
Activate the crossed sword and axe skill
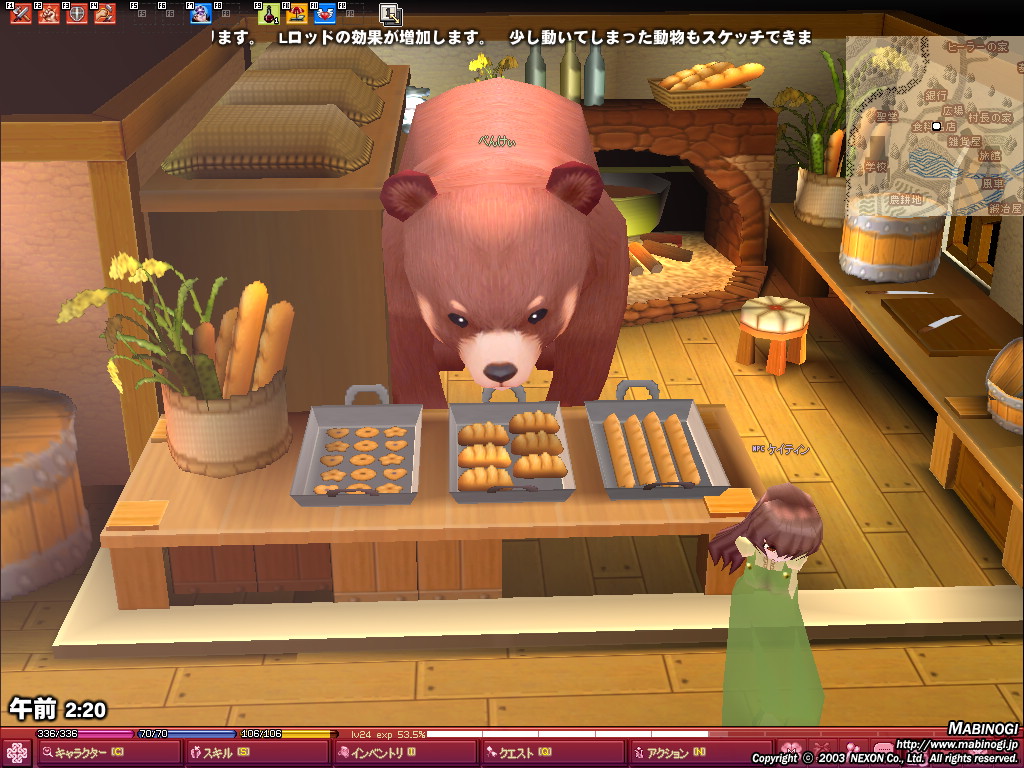click(21, 14)
